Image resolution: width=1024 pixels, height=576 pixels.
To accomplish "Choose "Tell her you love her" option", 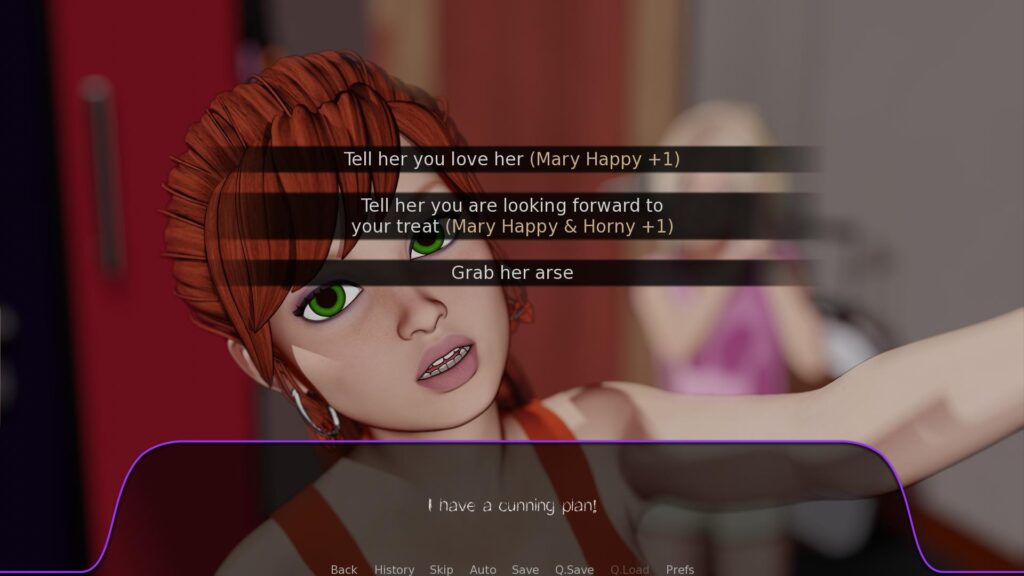I will coord(512,159).
